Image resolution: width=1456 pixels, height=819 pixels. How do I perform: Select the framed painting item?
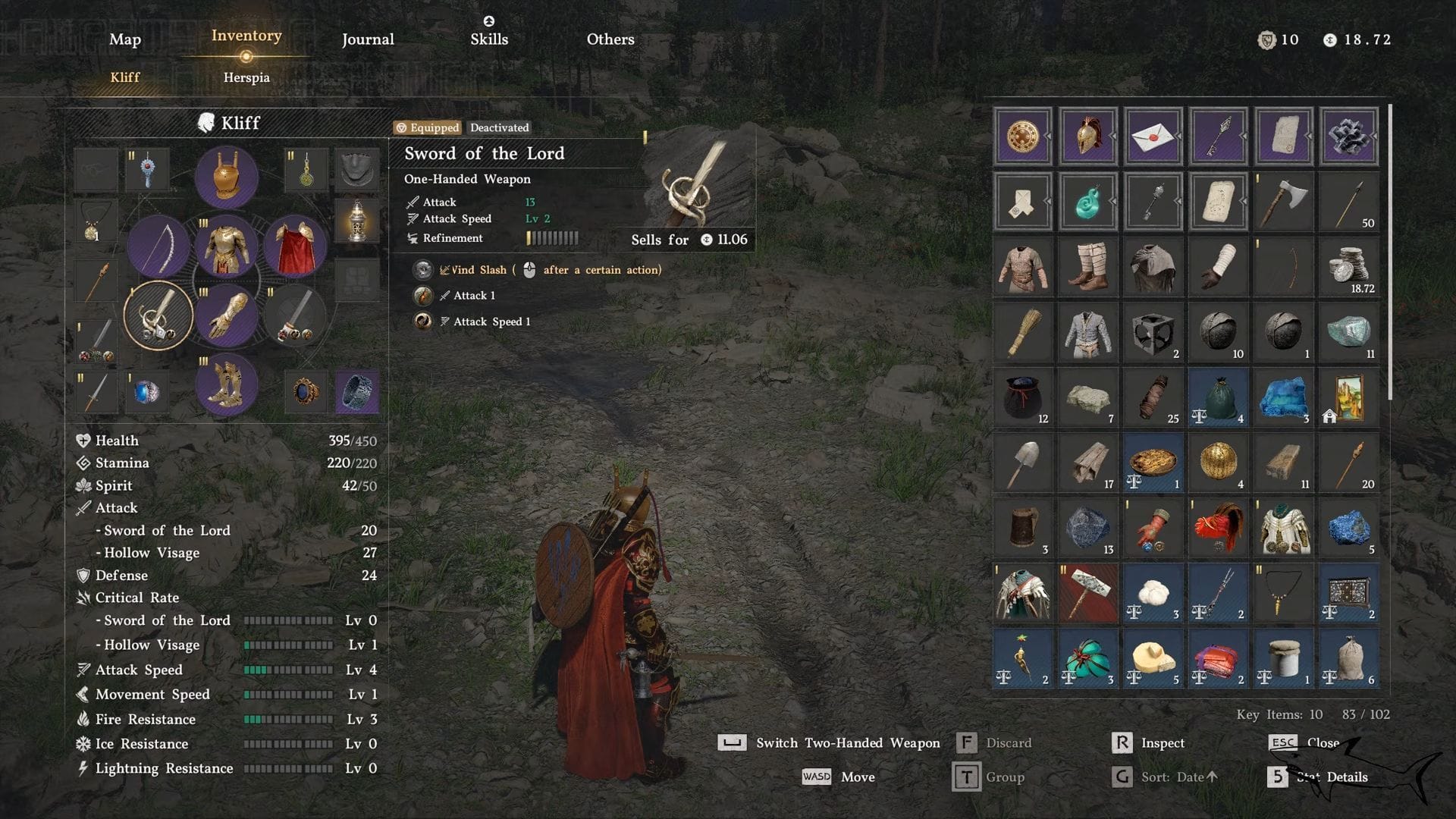tap(1348, 397)
